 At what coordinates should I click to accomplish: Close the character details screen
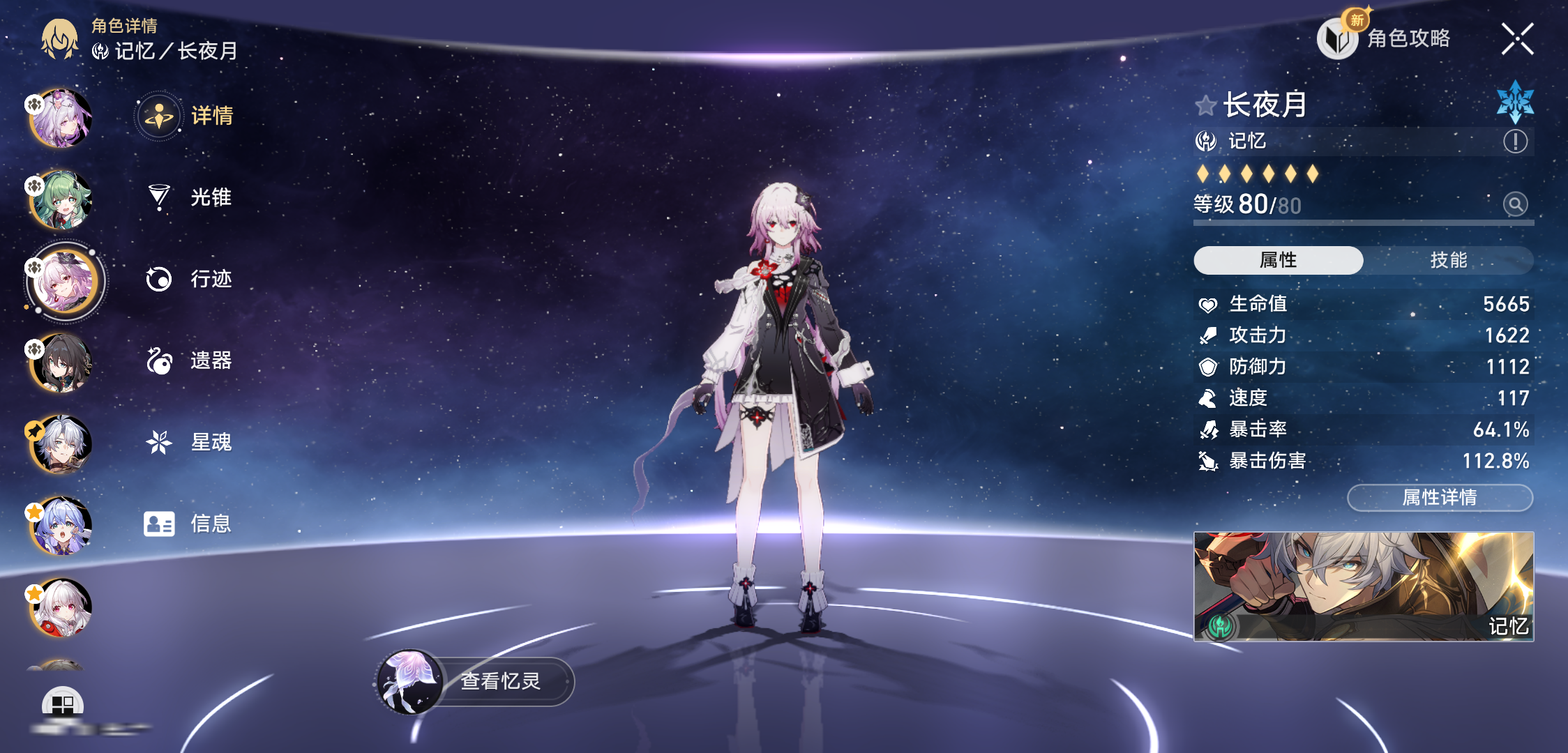[1517, 39]
